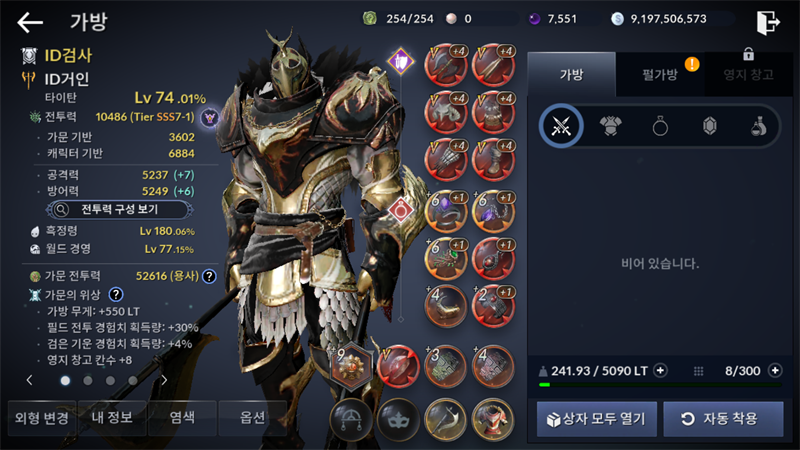
Task: Click the 외형 변경 button
Action: tap(39, 418)
